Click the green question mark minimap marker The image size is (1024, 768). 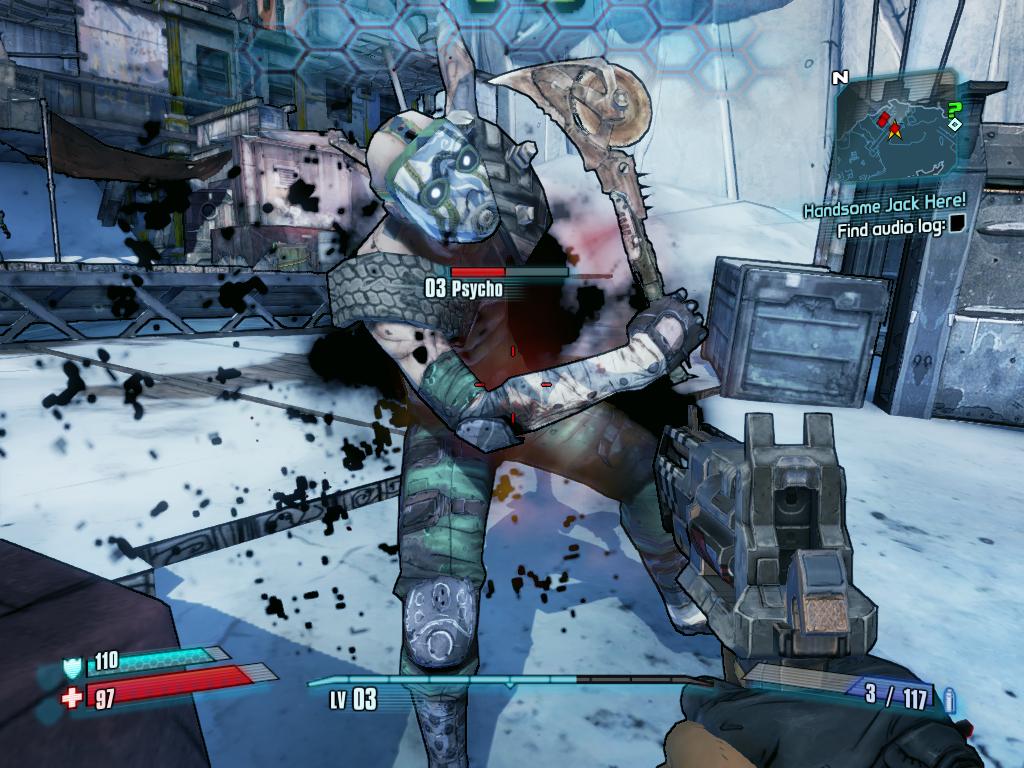click(x=955, y=107)
